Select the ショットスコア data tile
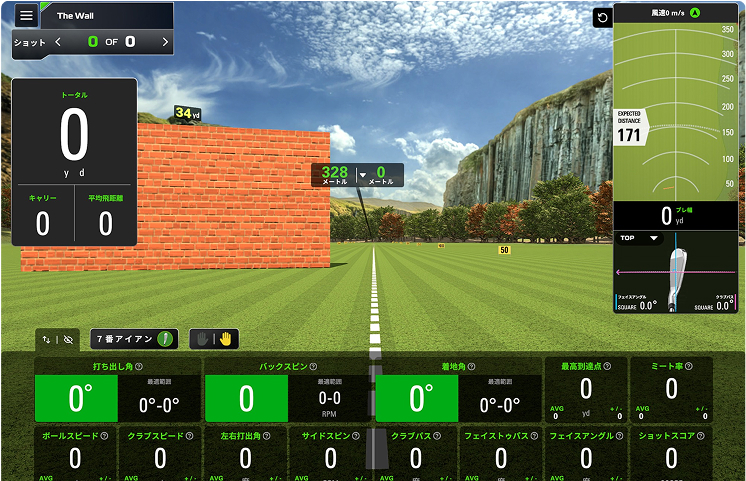Image resolution: width=746 pixels, height=481 pixels. pos(671,454)
